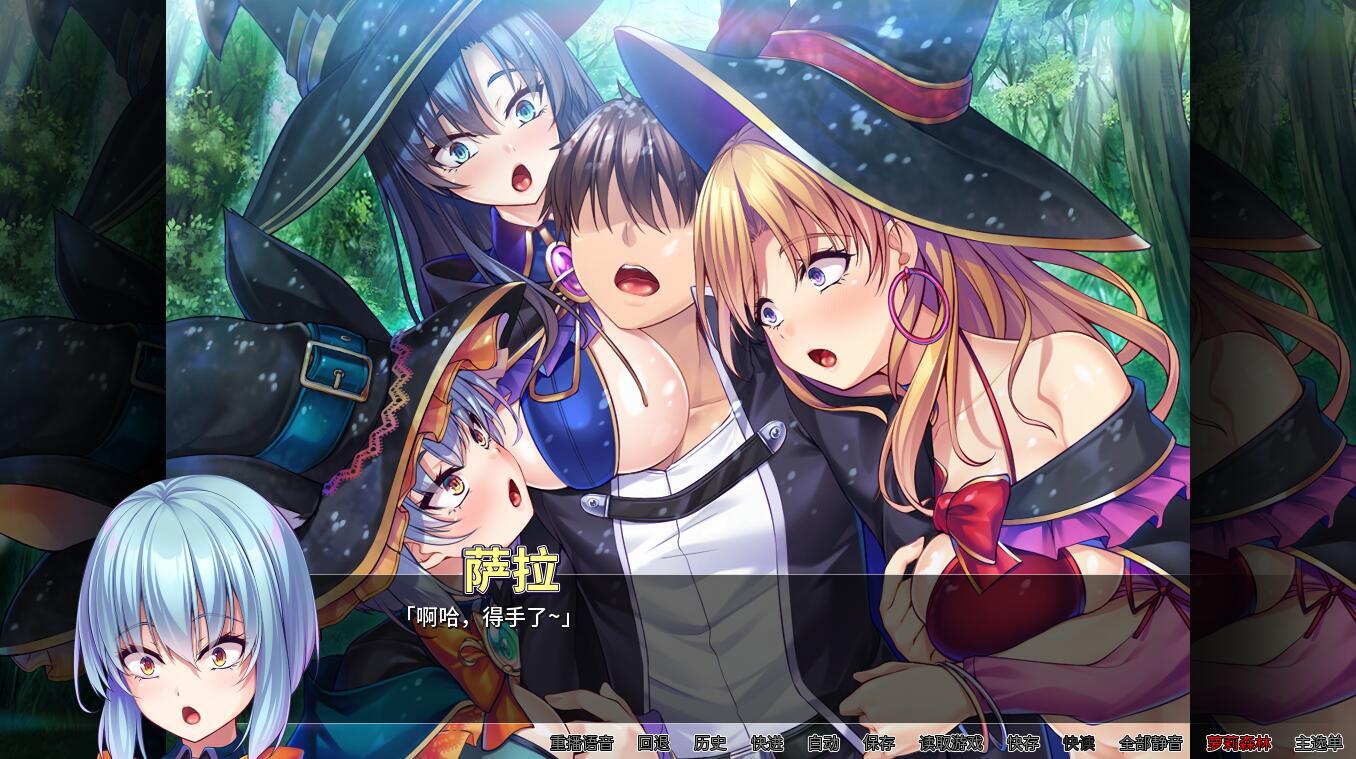Screen dimensions: 1356x759
Task: Open the dialogue history 历史
Action: [x=708, y=744]
